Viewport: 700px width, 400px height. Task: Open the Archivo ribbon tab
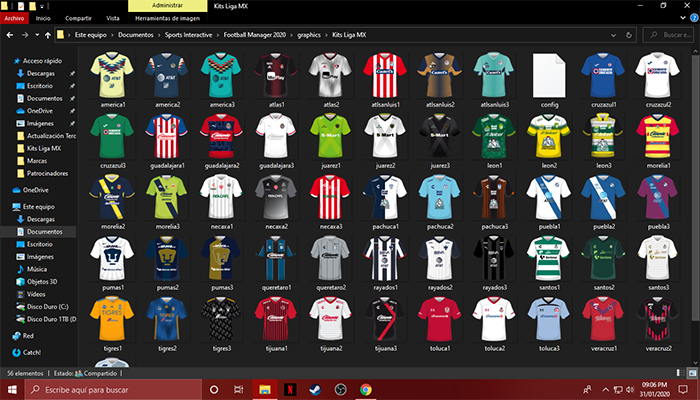click(13, 18)
